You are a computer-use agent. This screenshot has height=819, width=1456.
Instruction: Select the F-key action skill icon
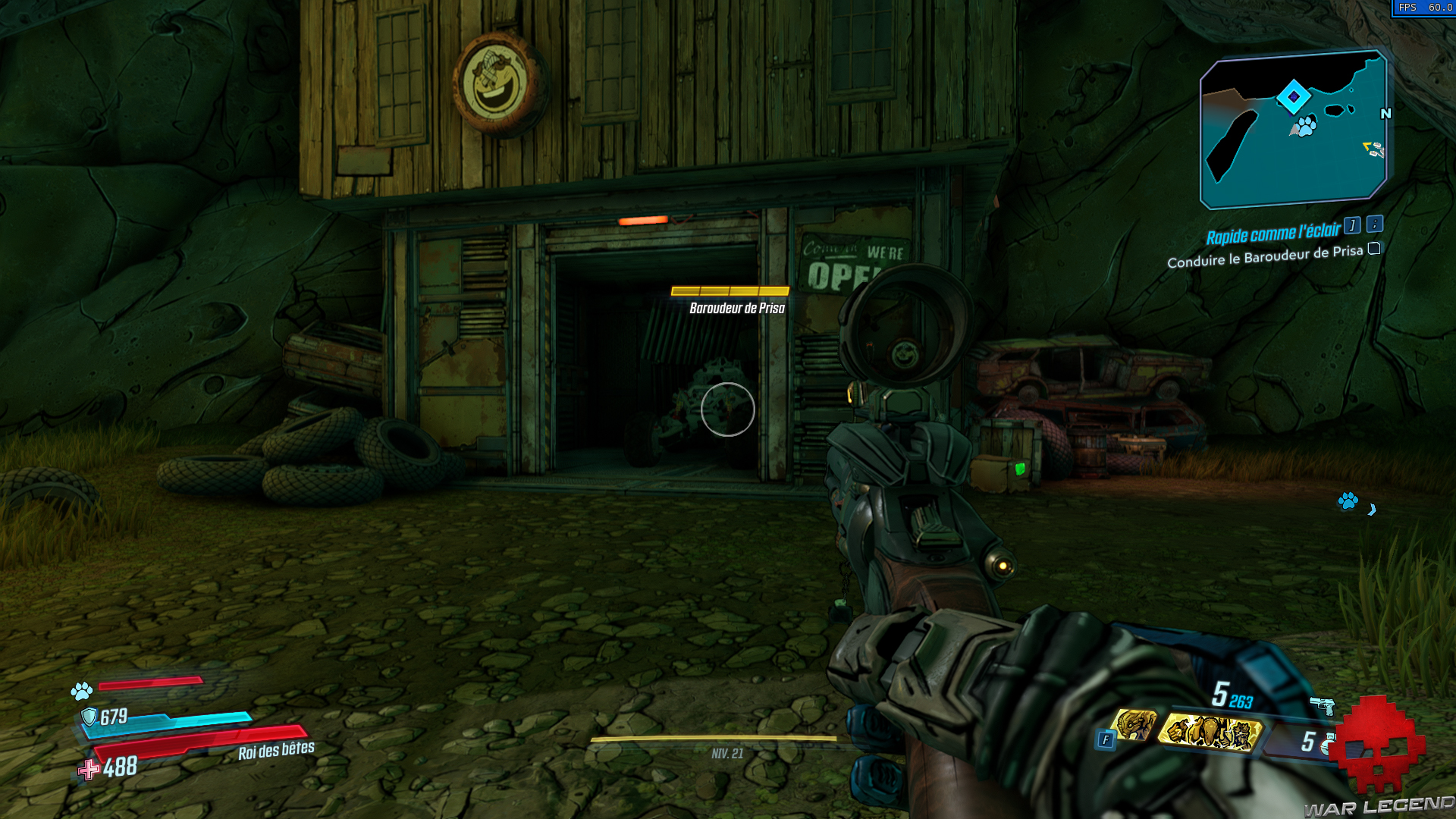[x=1106, y=736]
